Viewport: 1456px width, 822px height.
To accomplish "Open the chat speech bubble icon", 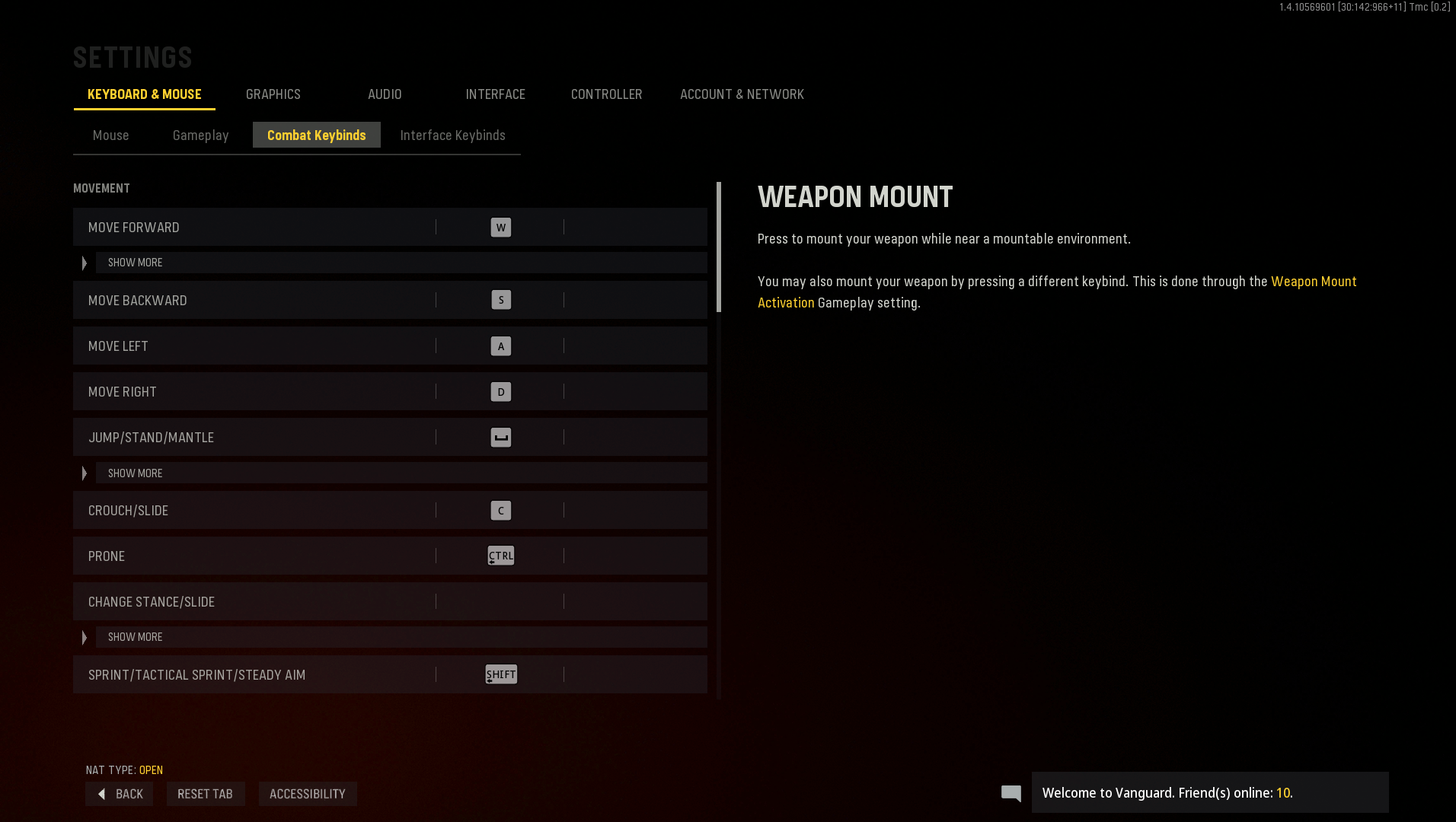I will (x=1011, y=793).
